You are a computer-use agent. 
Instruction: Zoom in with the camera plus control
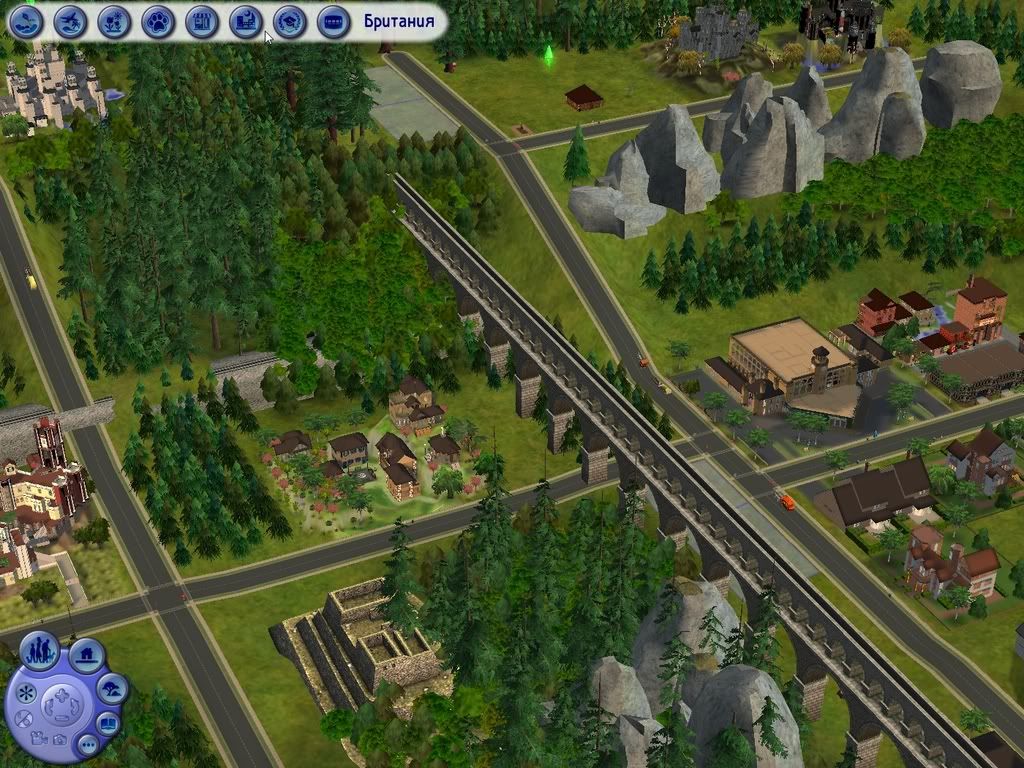point(62,693)
